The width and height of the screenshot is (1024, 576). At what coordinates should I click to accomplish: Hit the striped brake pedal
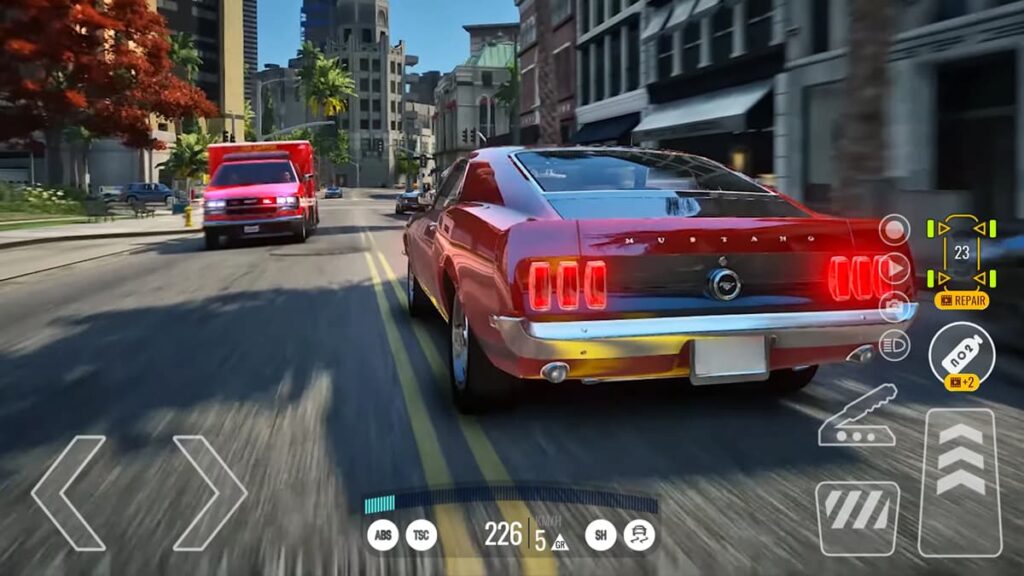[x=857, y=517]
